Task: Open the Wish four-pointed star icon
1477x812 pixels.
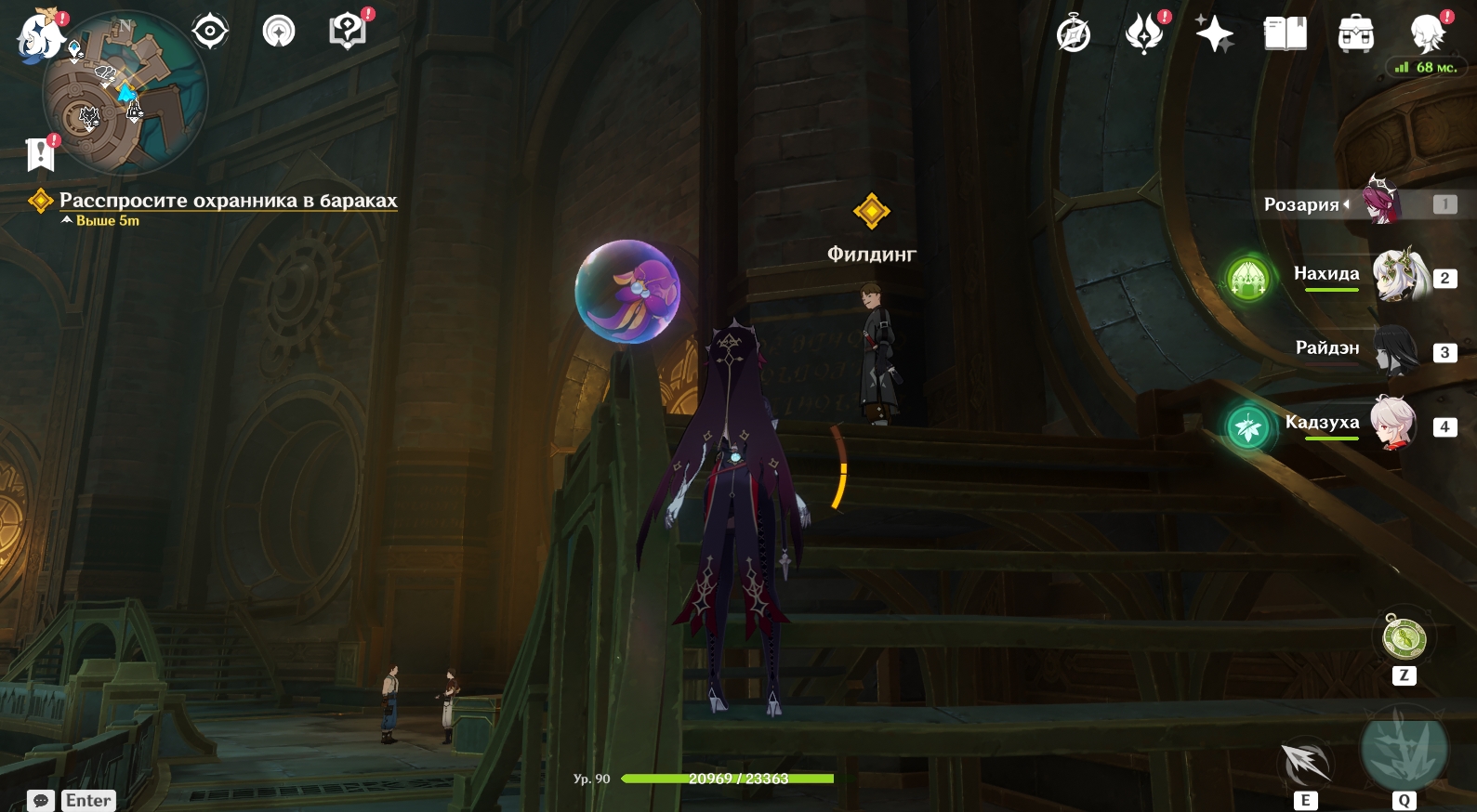Action: pos(1214,34)
